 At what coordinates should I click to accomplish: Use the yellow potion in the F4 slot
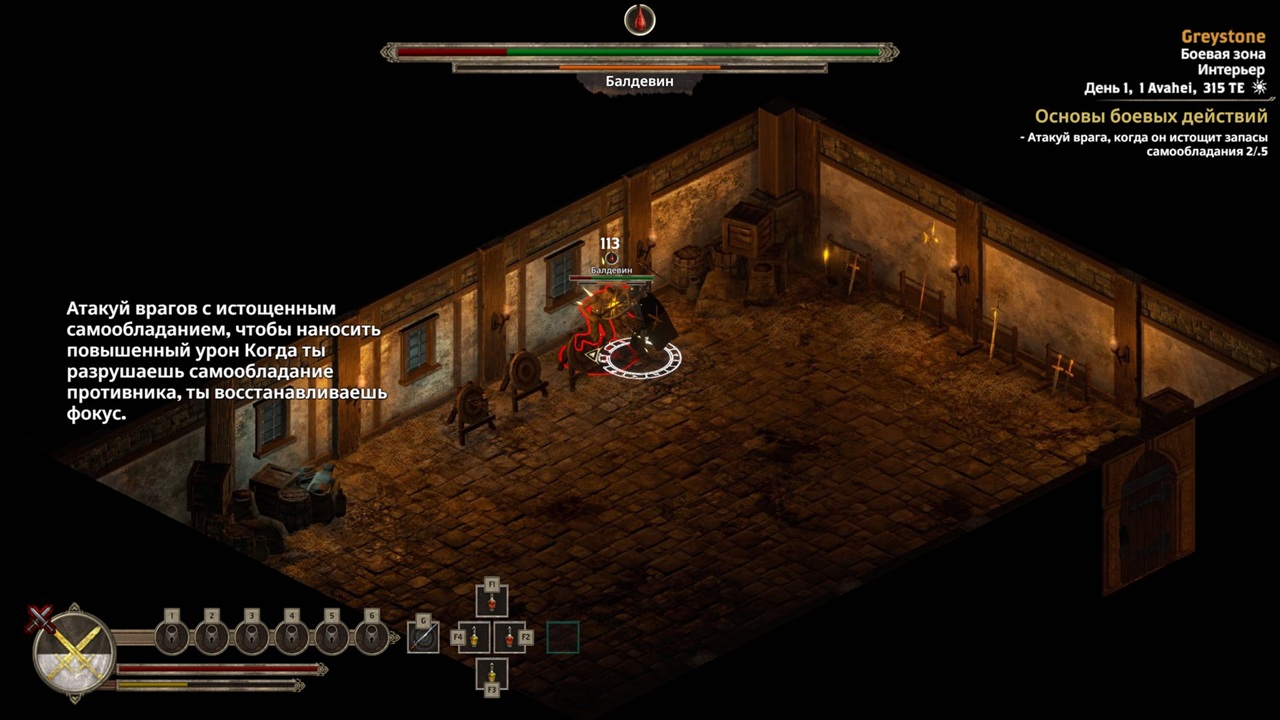[474, 637]
